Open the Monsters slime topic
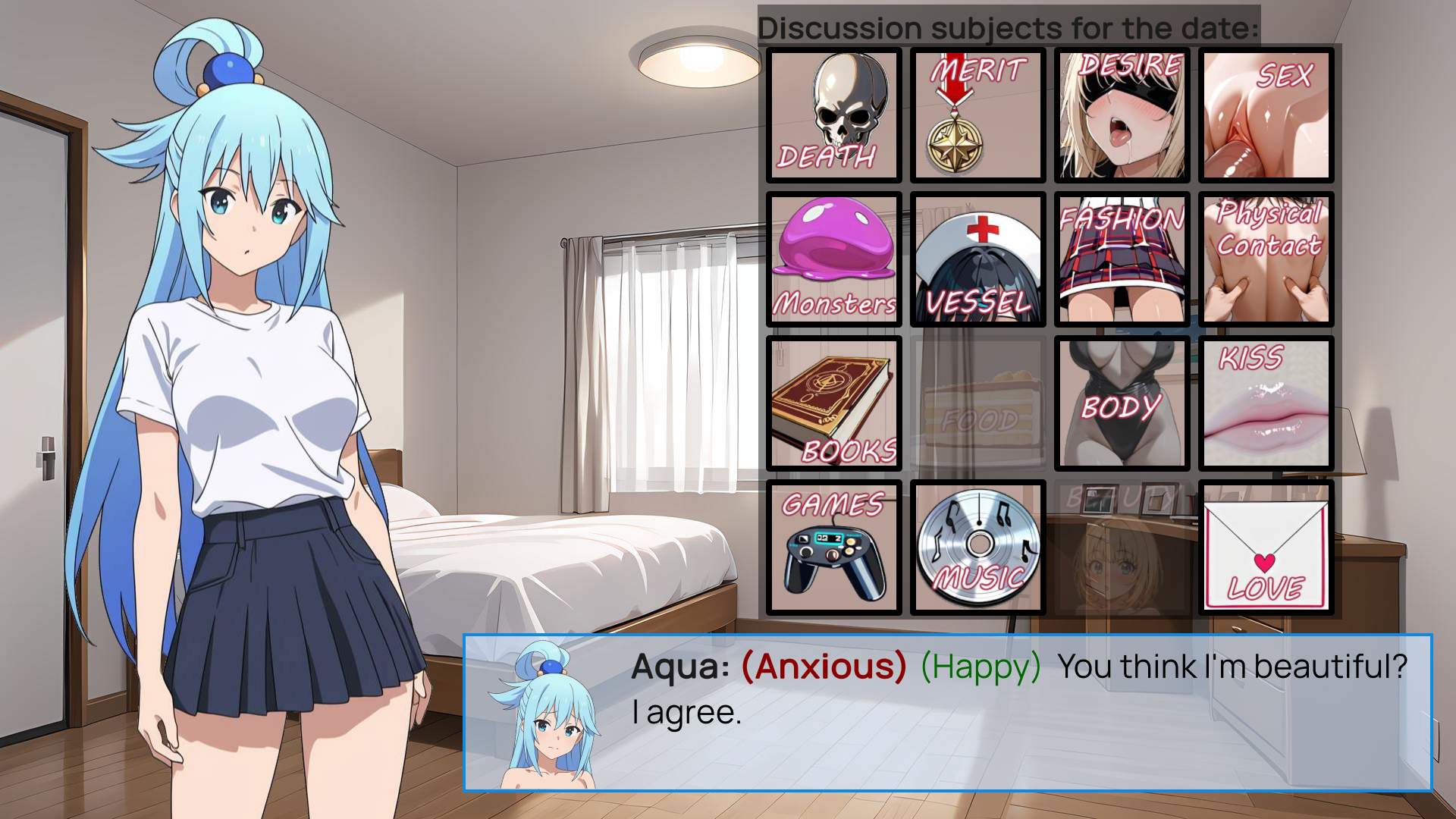1456x819 pixels. [x=833, y=259]
